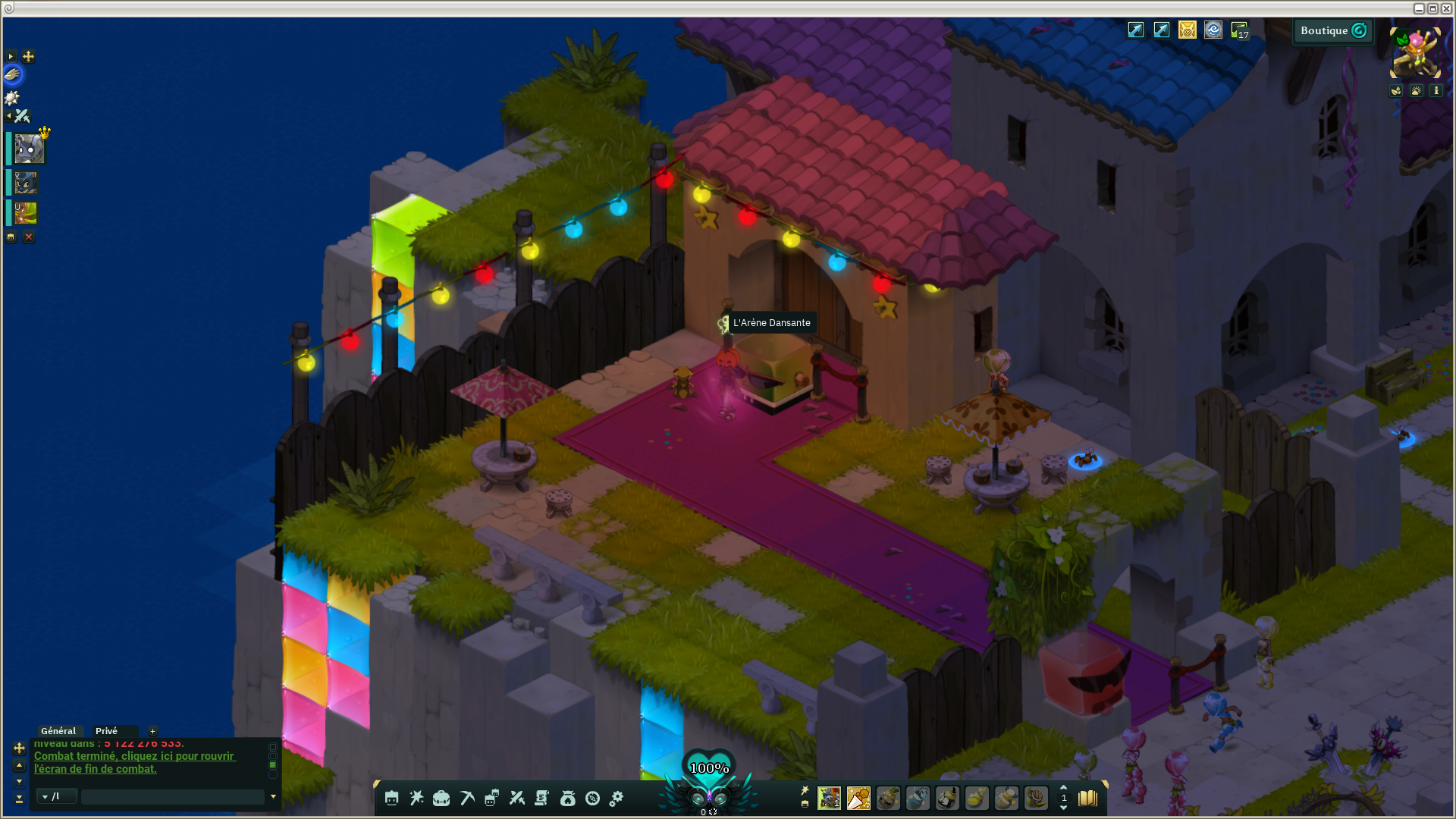The width and height of the screenshot is (1456, 819).
Task: Open the spellbook icon at the toolbar's right end
Action: click(1088, 798)
